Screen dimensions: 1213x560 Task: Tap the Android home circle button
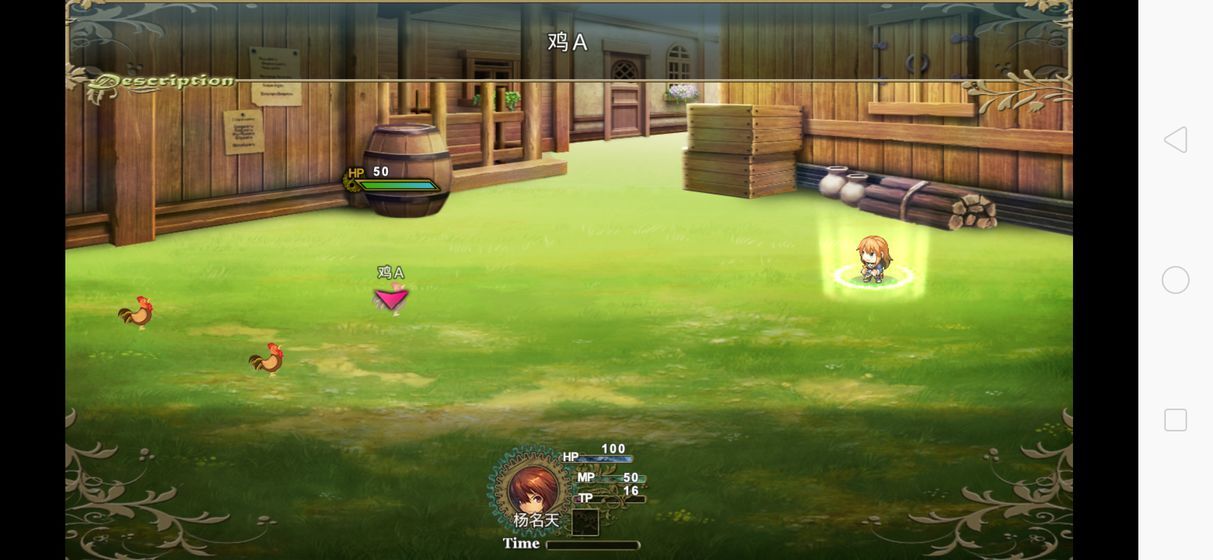[1176, 280]
